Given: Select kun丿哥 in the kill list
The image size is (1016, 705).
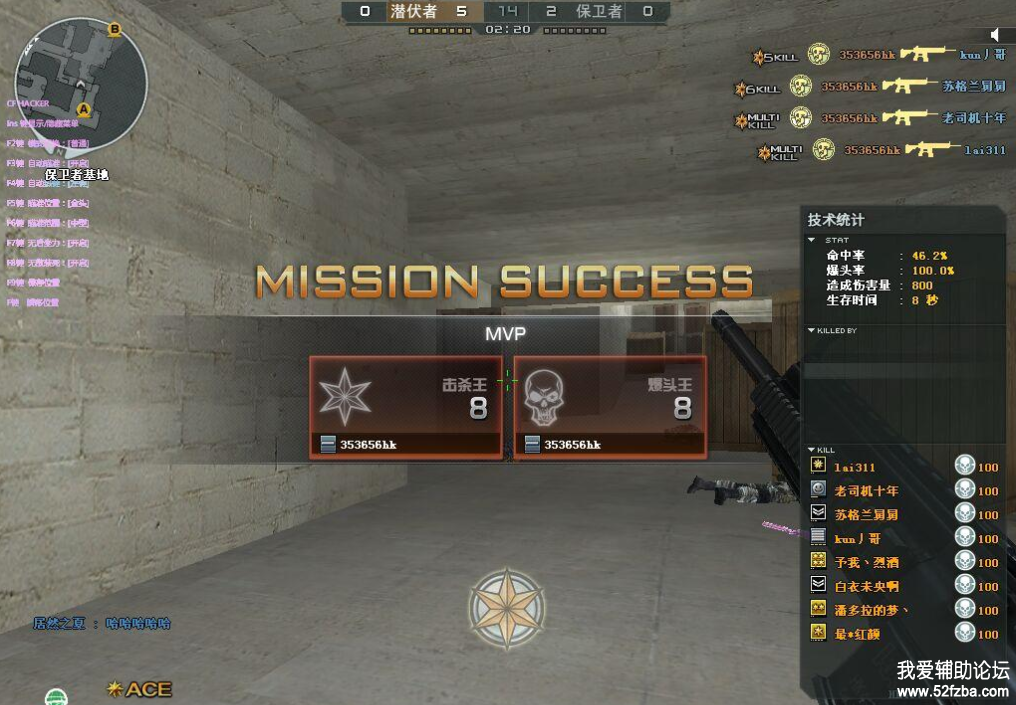Looking at the screenshot, I should [x=857, y=538].
